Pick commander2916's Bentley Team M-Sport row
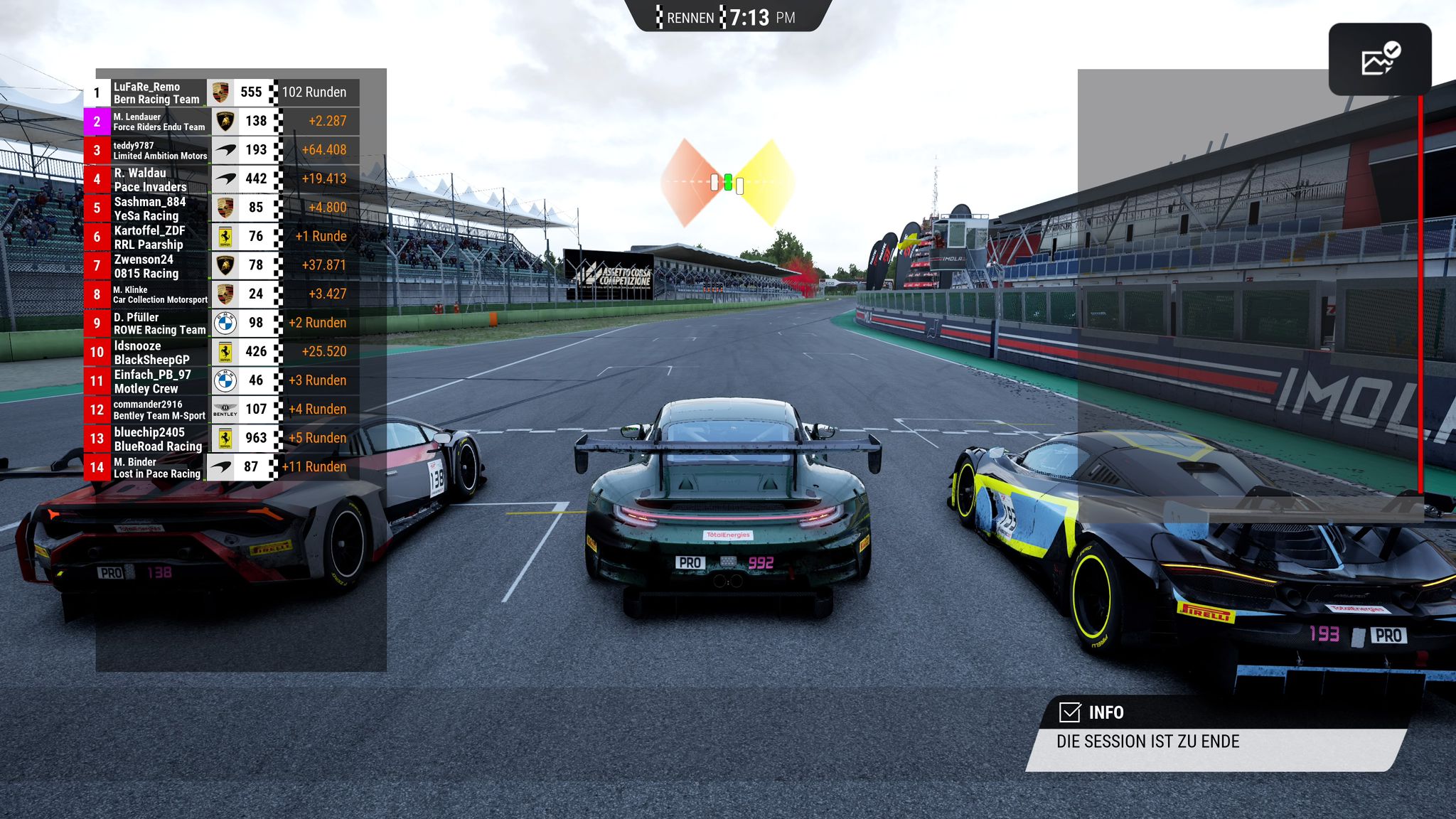The image size is (1456, 819). [x=159, y=409]
